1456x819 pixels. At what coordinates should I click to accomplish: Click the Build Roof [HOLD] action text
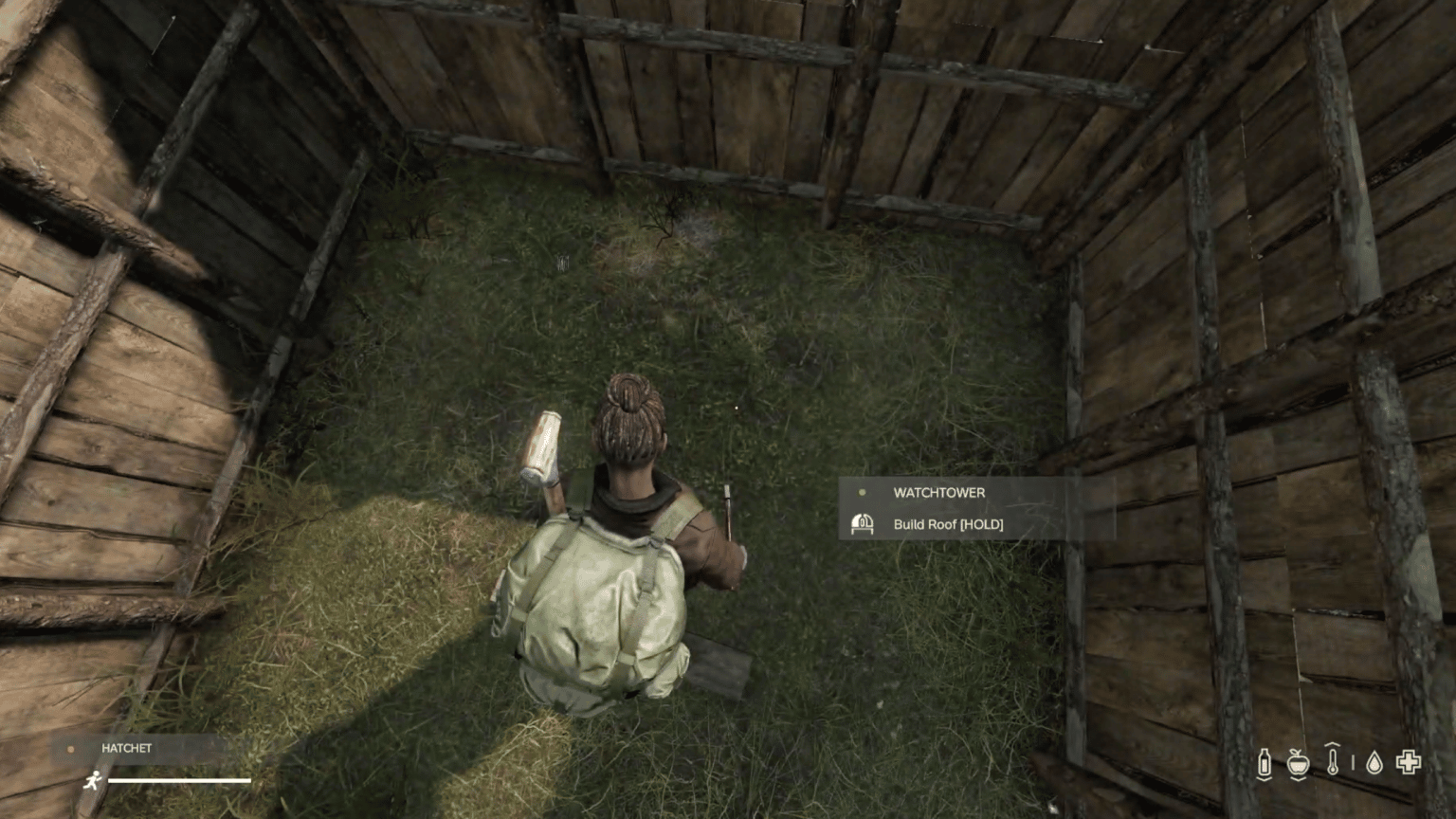point(948,524)
